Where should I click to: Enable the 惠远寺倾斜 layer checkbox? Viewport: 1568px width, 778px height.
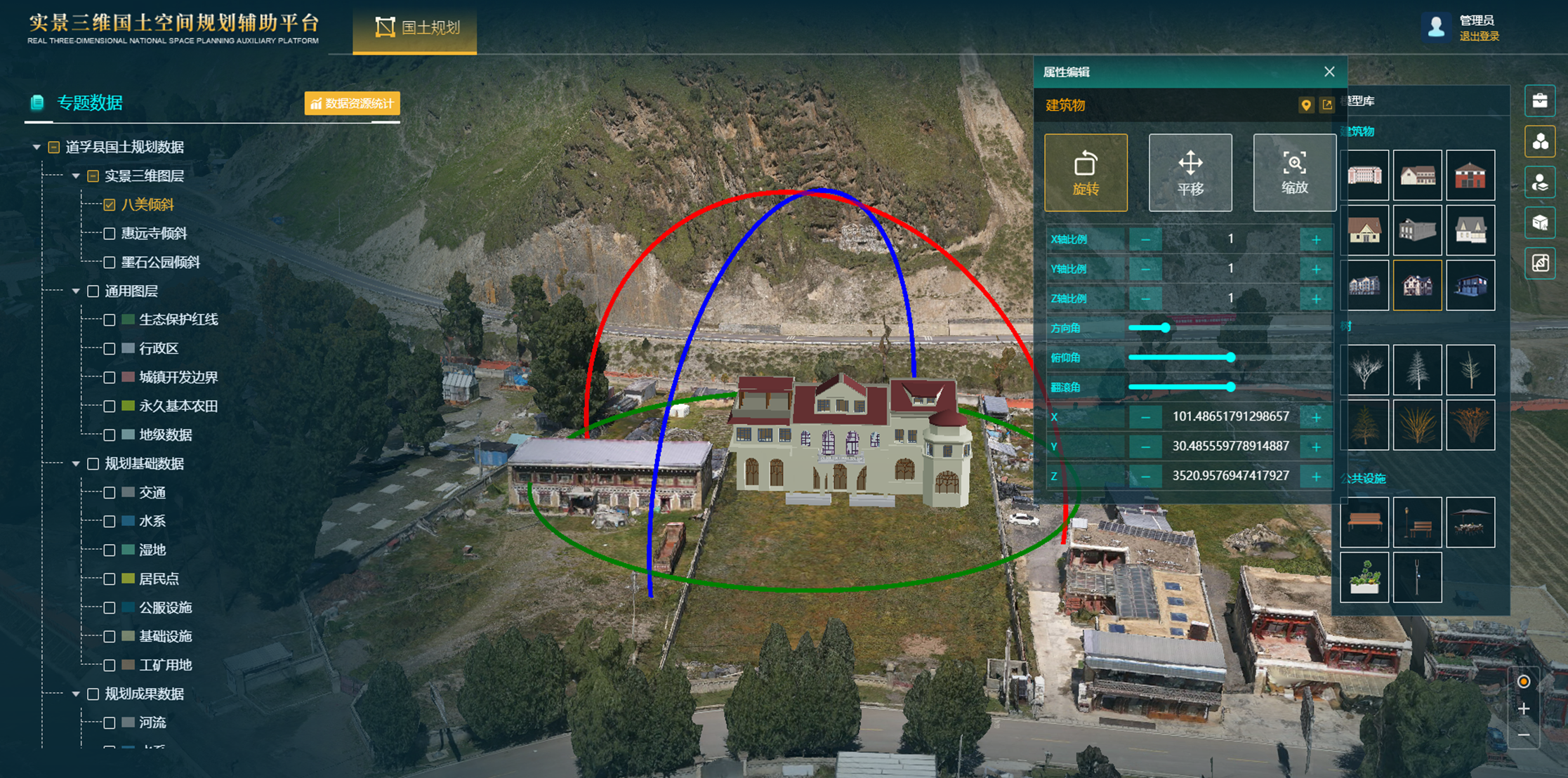(x=110, y=234)
